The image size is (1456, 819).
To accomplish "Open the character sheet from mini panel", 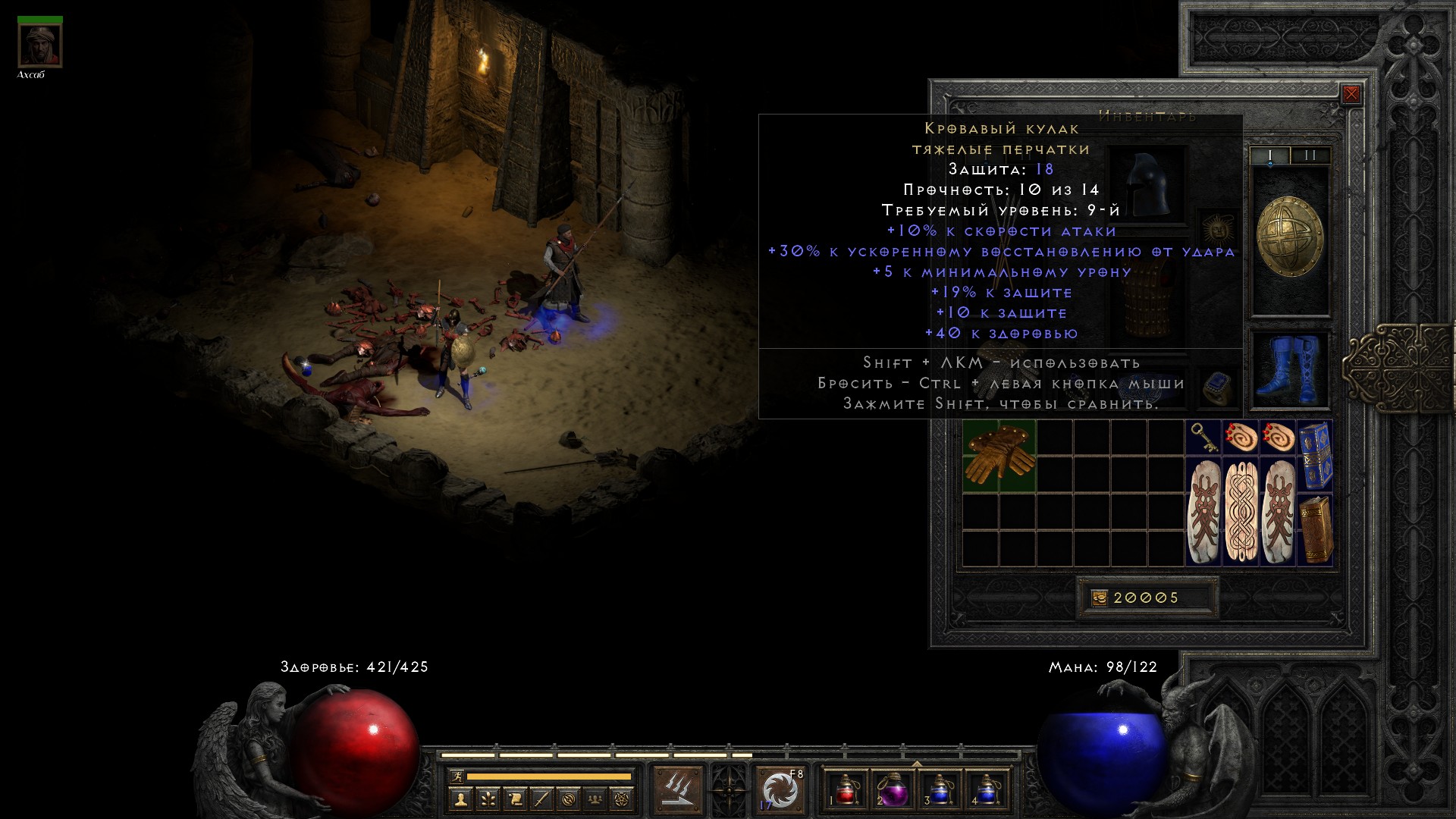I will point(460,799).
